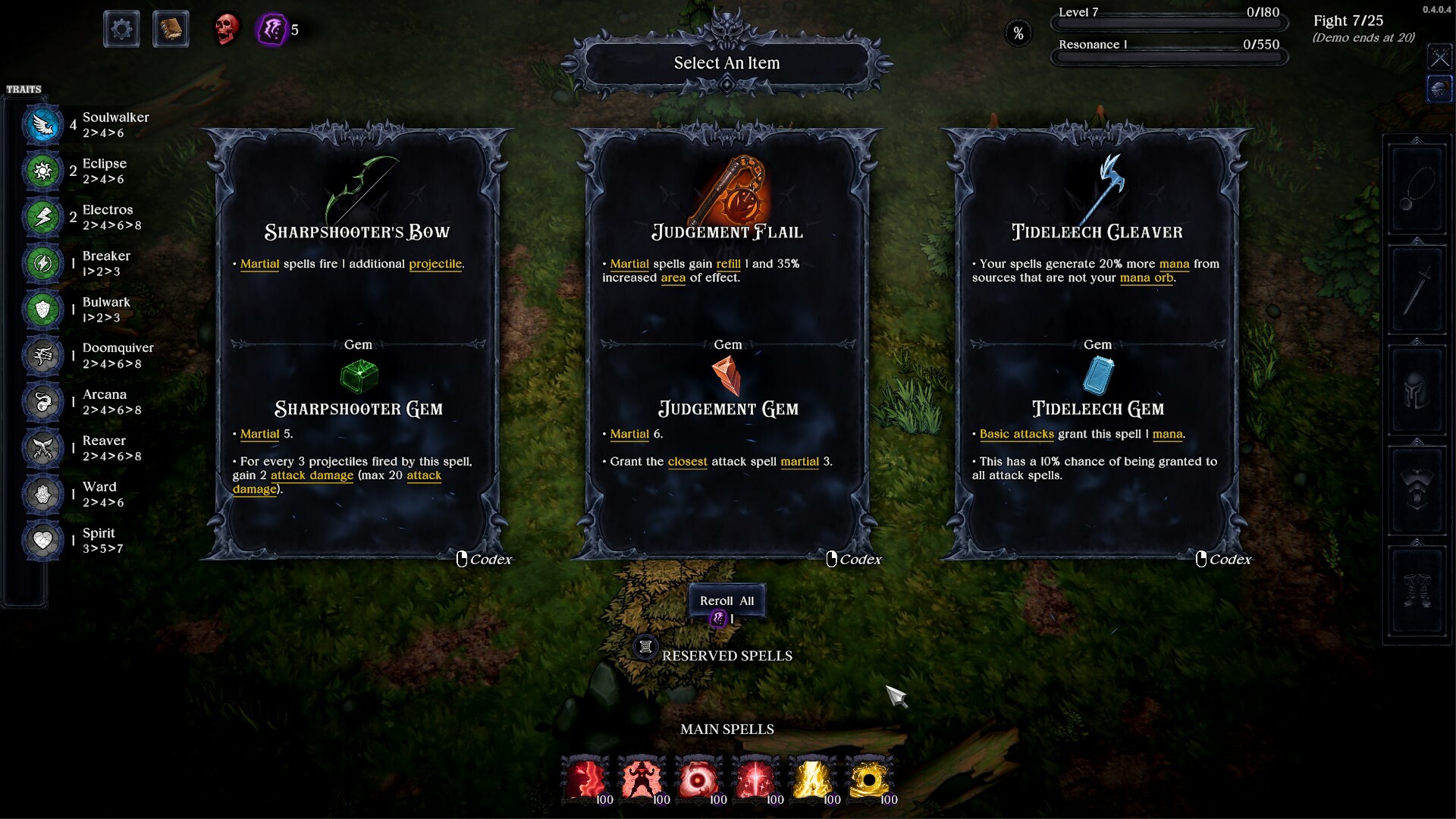Select the helmet equipment slot

pyautogui.click(x=1416, y=391)
